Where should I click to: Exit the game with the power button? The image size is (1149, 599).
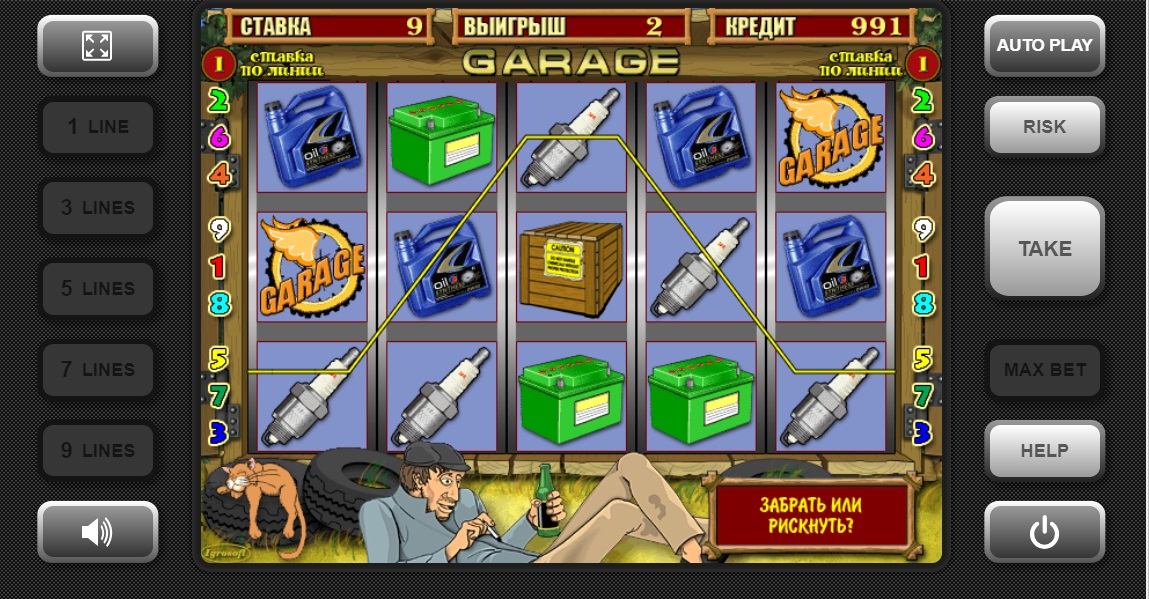pyautogui.click(x=1044, y=532)
